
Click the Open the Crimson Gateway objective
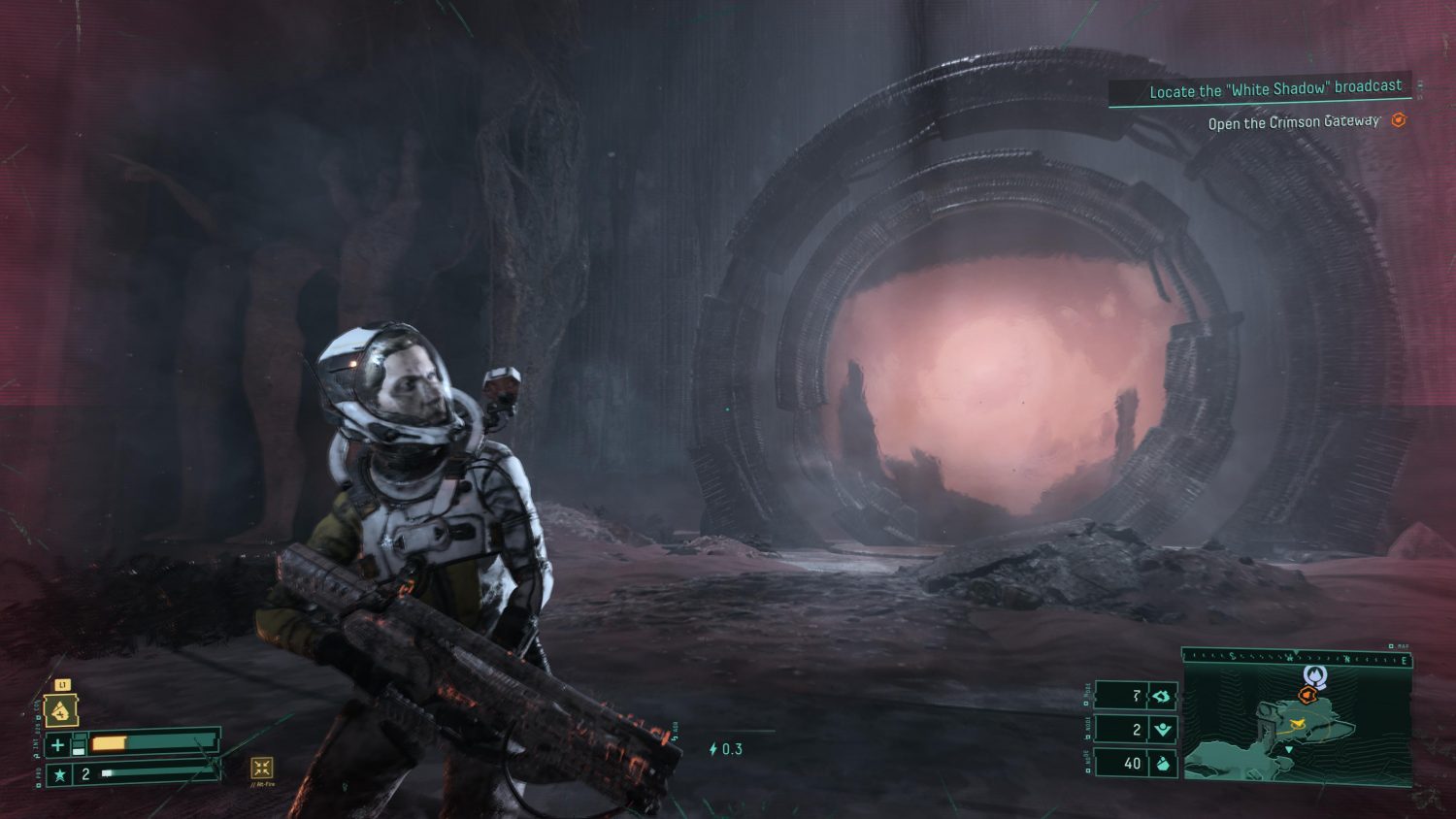[x=1293, y=122]
